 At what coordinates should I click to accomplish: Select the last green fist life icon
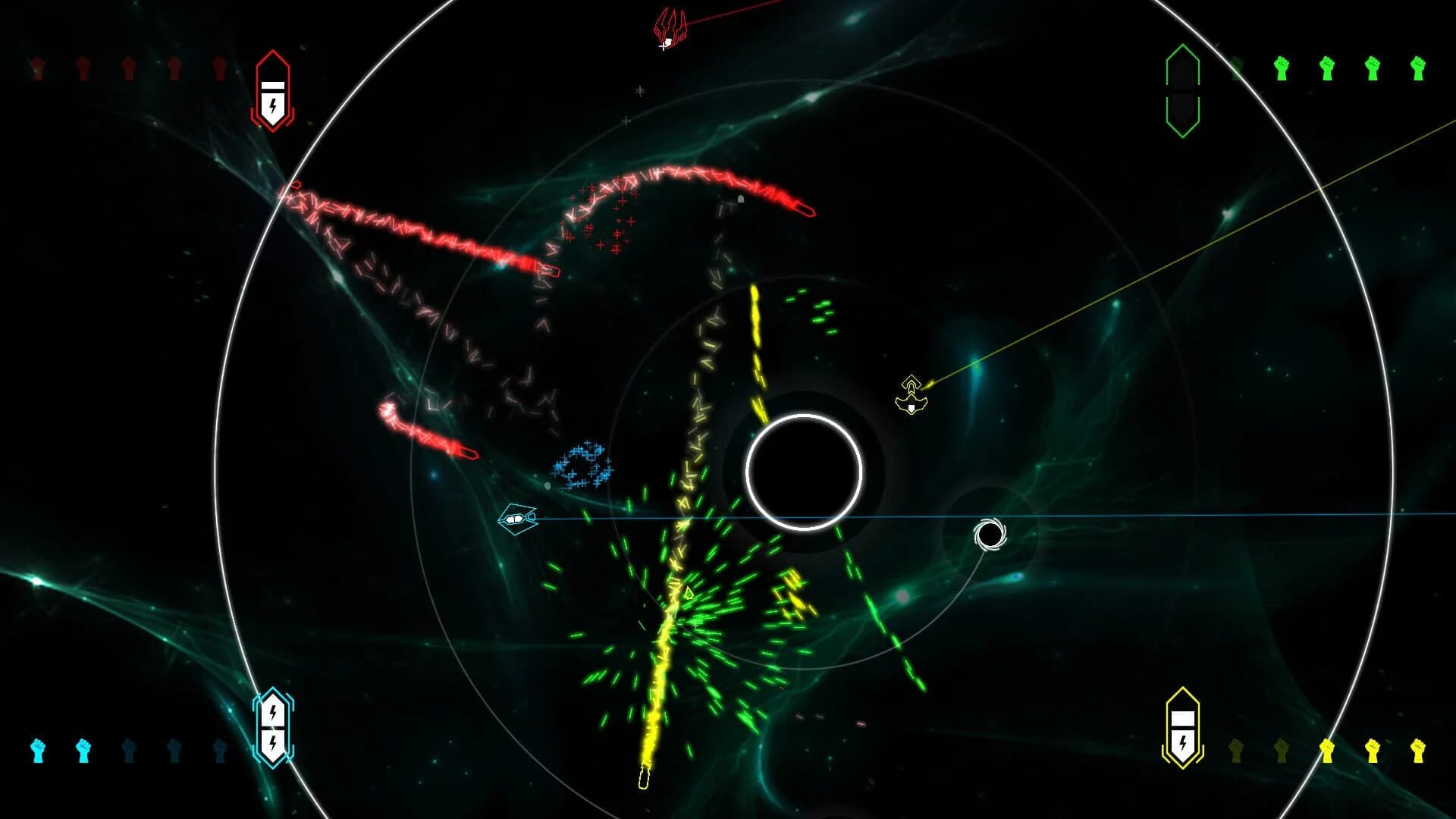coord(1417,68)
